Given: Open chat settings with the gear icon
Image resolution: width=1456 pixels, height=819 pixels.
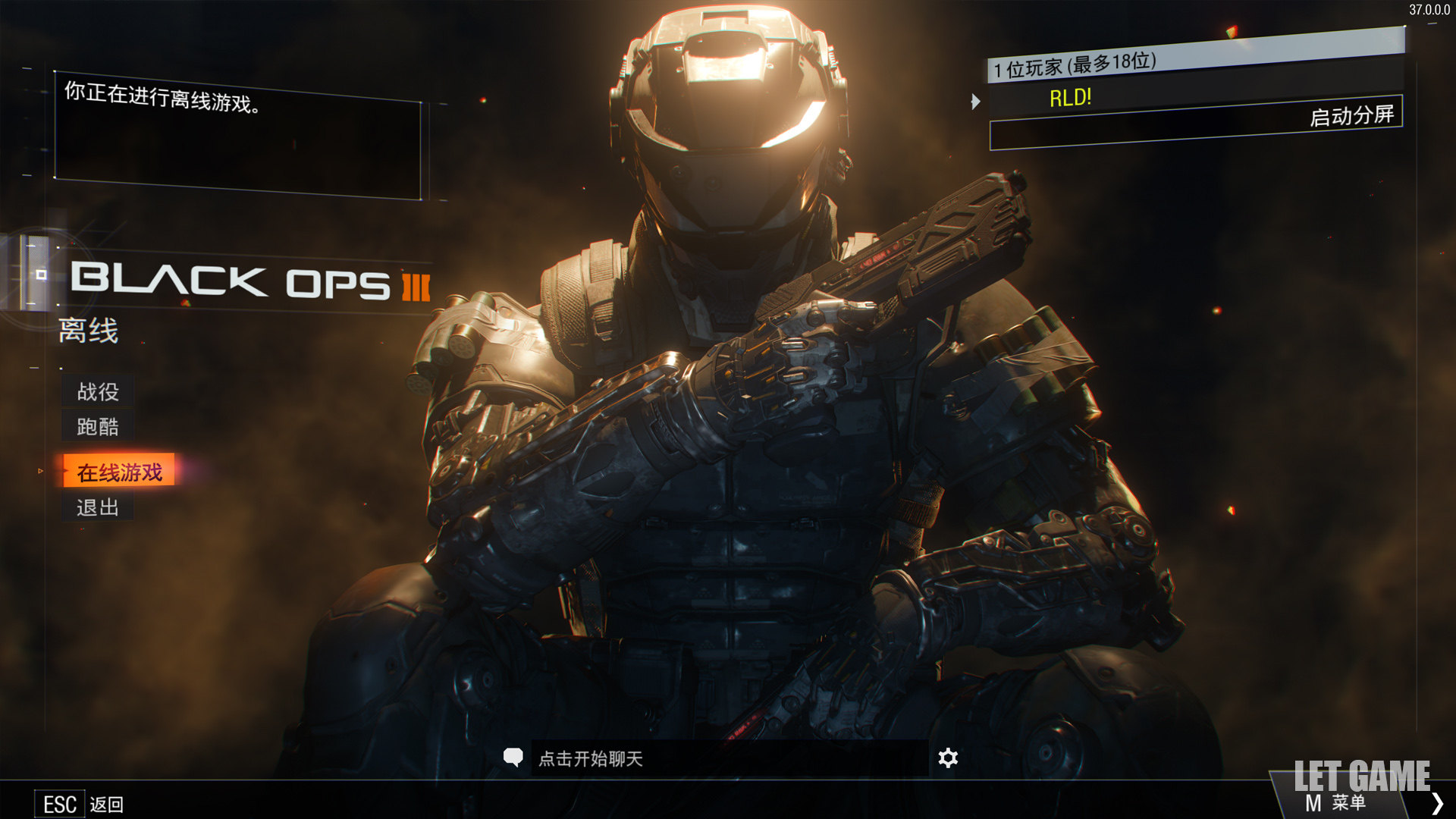Looking at the screenshot, I should point(948,758).
